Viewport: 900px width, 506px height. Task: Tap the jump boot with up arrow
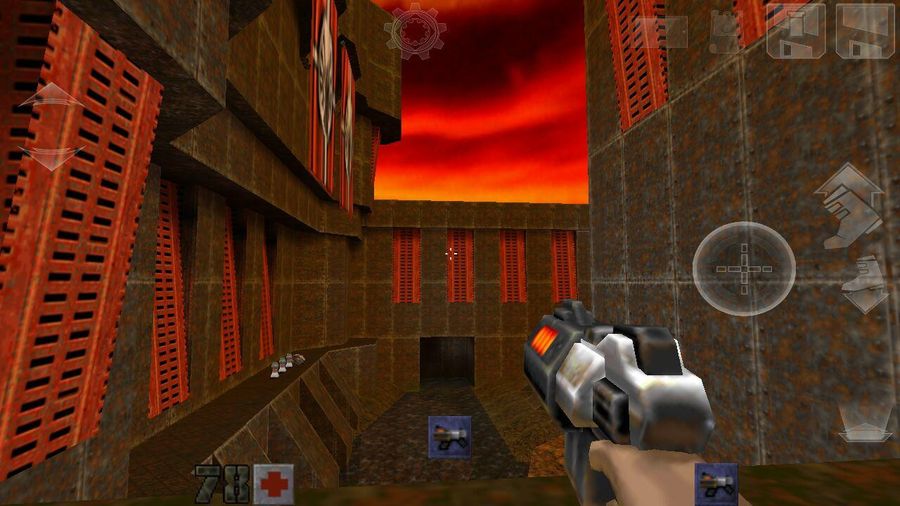click(849, 203)
